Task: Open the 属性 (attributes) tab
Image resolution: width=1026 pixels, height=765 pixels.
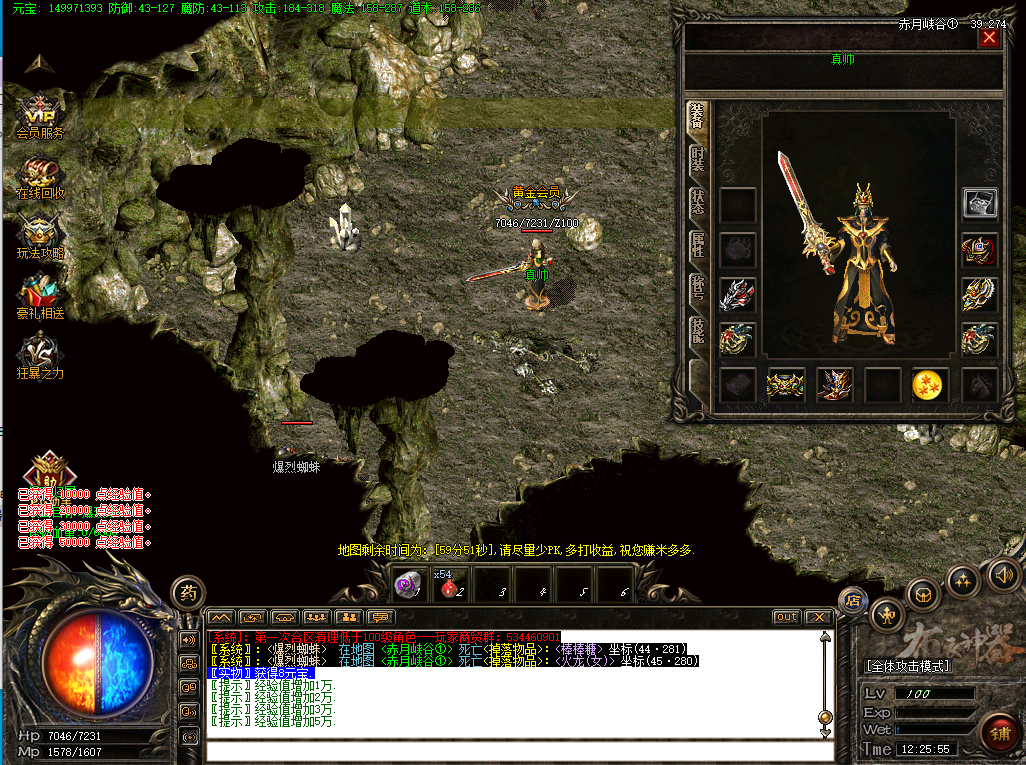Action: (698, 246)
